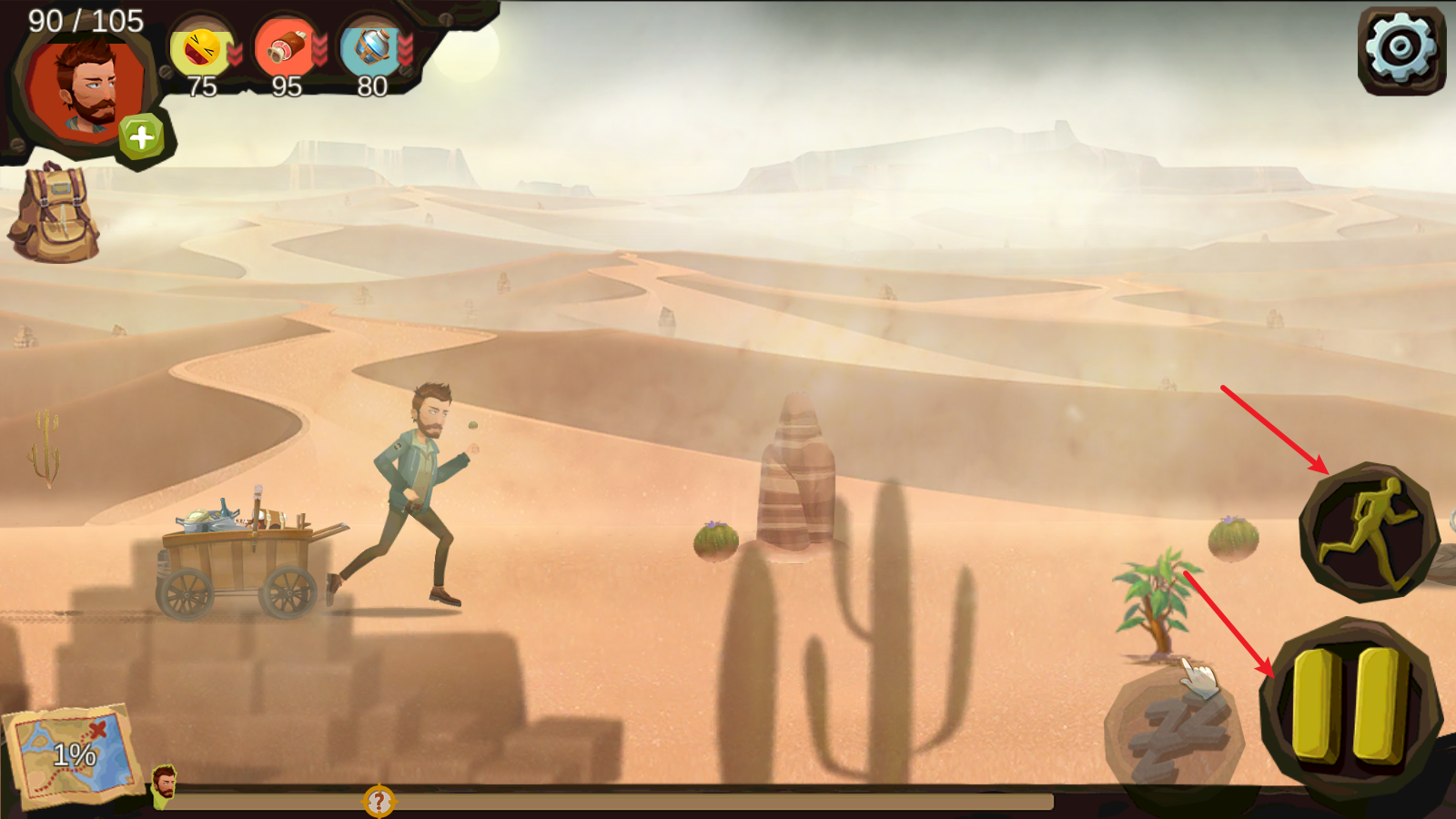Open the settings gear menu
This screenshot has width=1456, height=819.
(x=1400, y=48)
